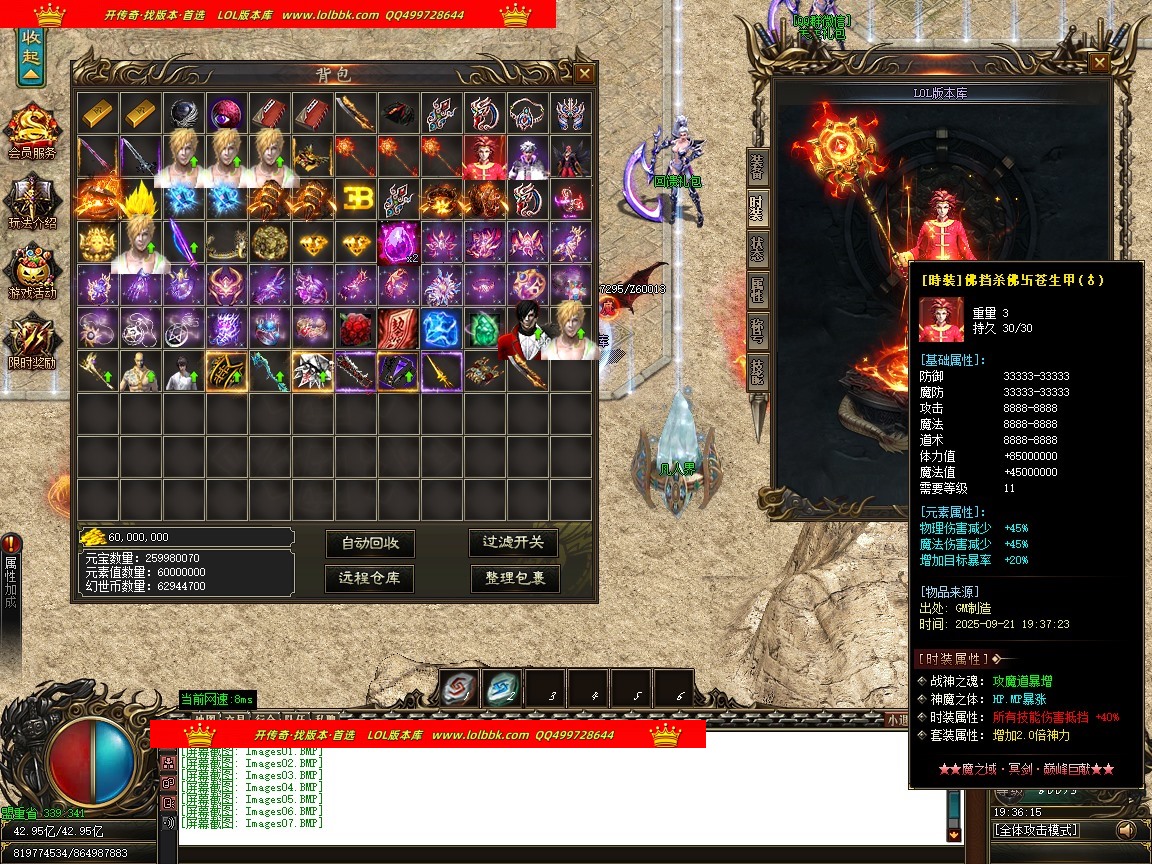The width and height of the screenshot is (1152, 864).
Task: Collapse the side menu with 收起
Action: coord(31,58)
